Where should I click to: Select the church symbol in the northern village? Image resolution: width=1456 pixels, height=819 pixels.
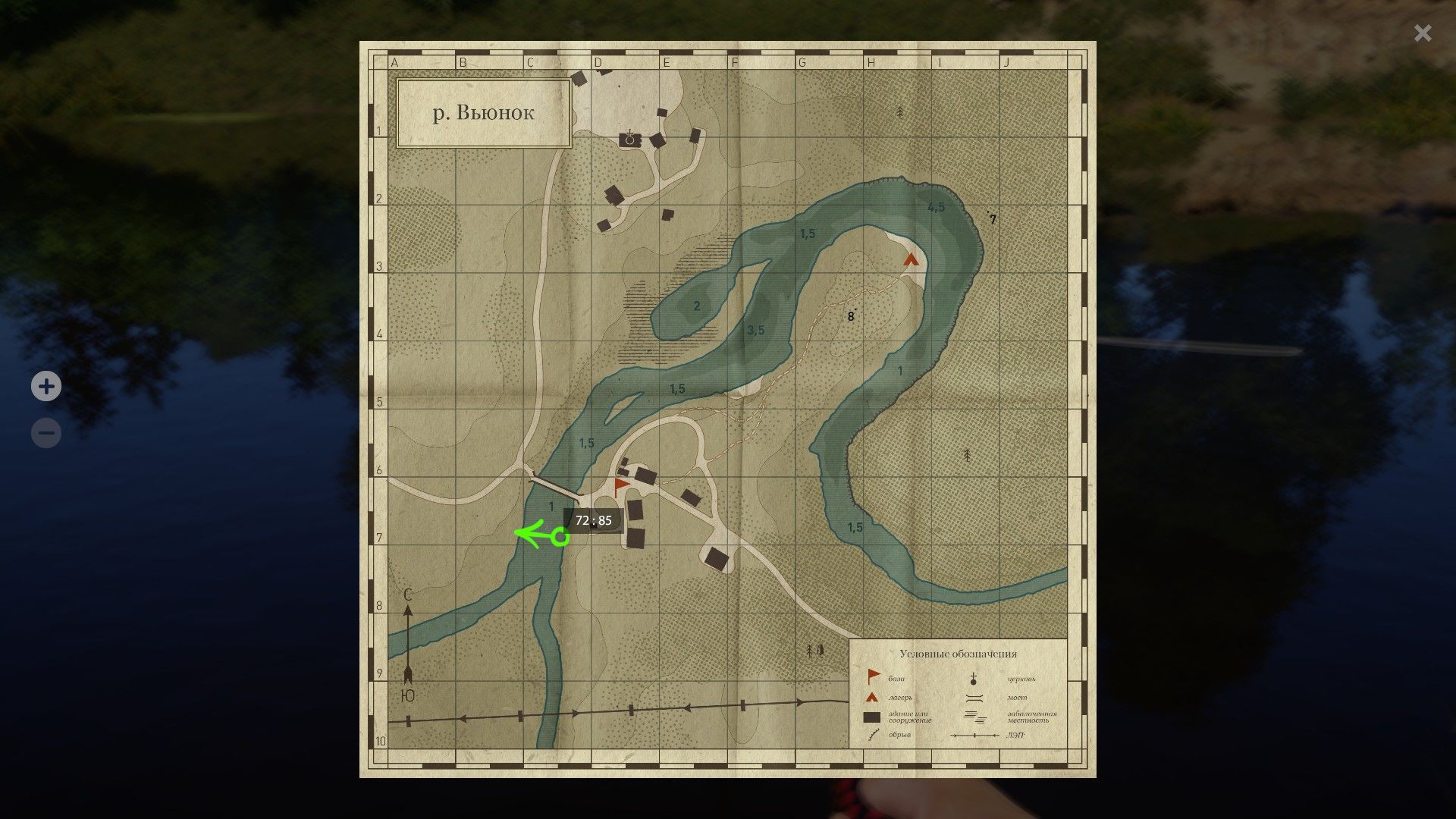629,136
